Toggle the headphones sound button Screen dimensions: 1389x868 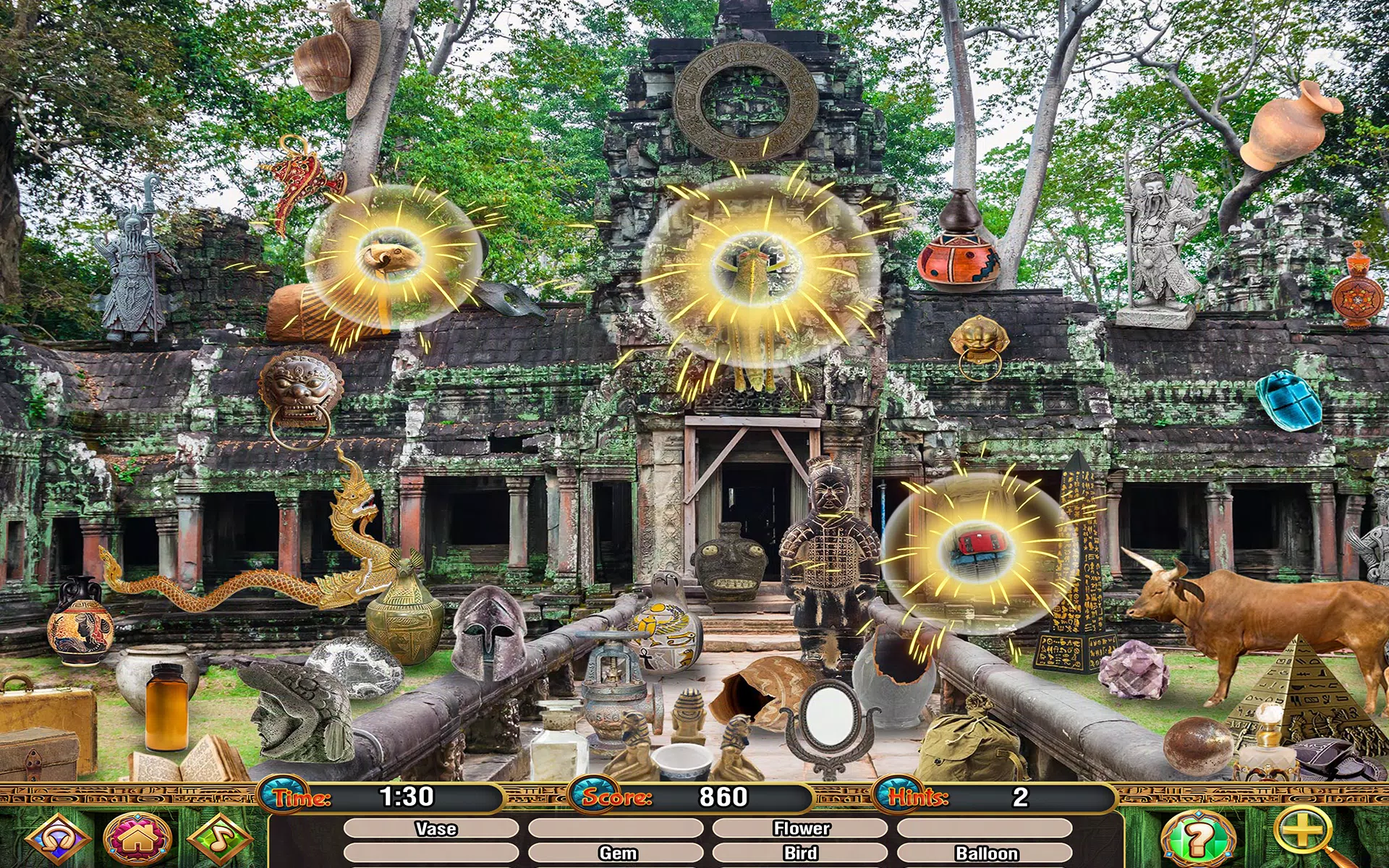click(x=56, y=840)
